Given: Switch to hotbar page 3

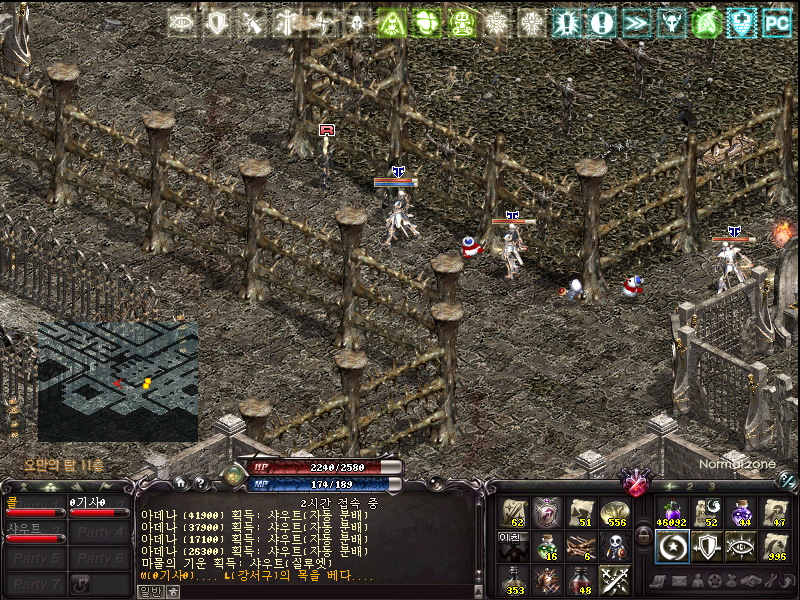Looking at the screenshot, I should click(x=711, y=486).
